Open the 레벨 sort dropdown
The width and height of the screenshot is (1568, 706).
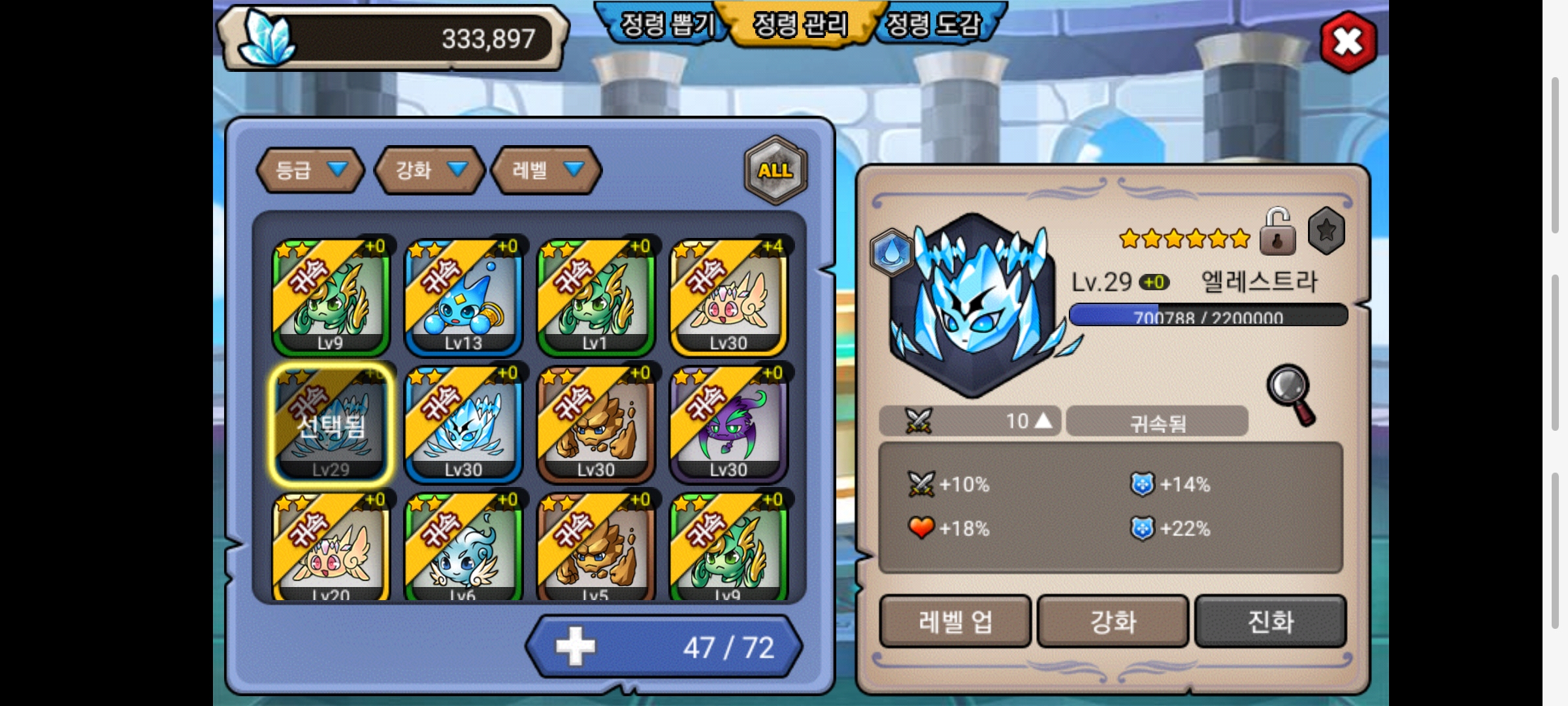(546, 170)
